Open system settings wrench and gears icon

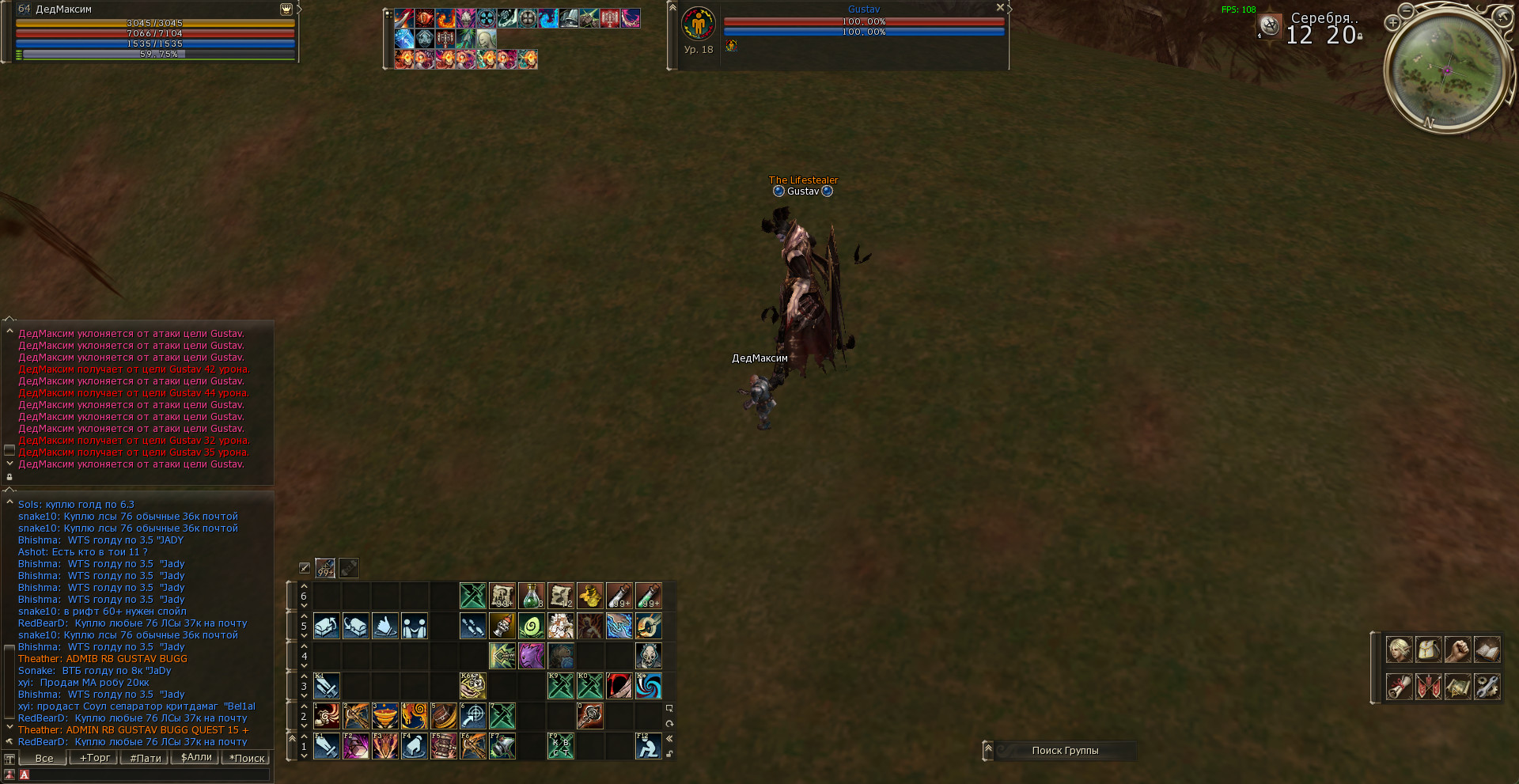click(1487, 686)
